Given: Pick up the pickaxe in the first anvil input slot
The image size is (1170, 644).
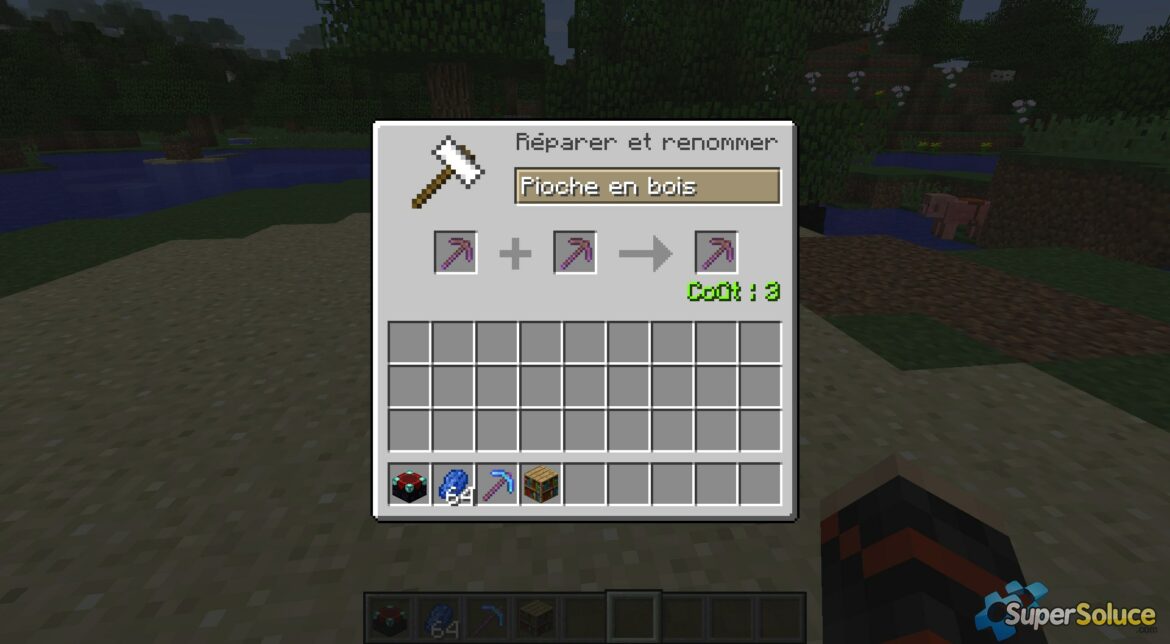Looking at the screenshot, I should (x=455, y=252).
